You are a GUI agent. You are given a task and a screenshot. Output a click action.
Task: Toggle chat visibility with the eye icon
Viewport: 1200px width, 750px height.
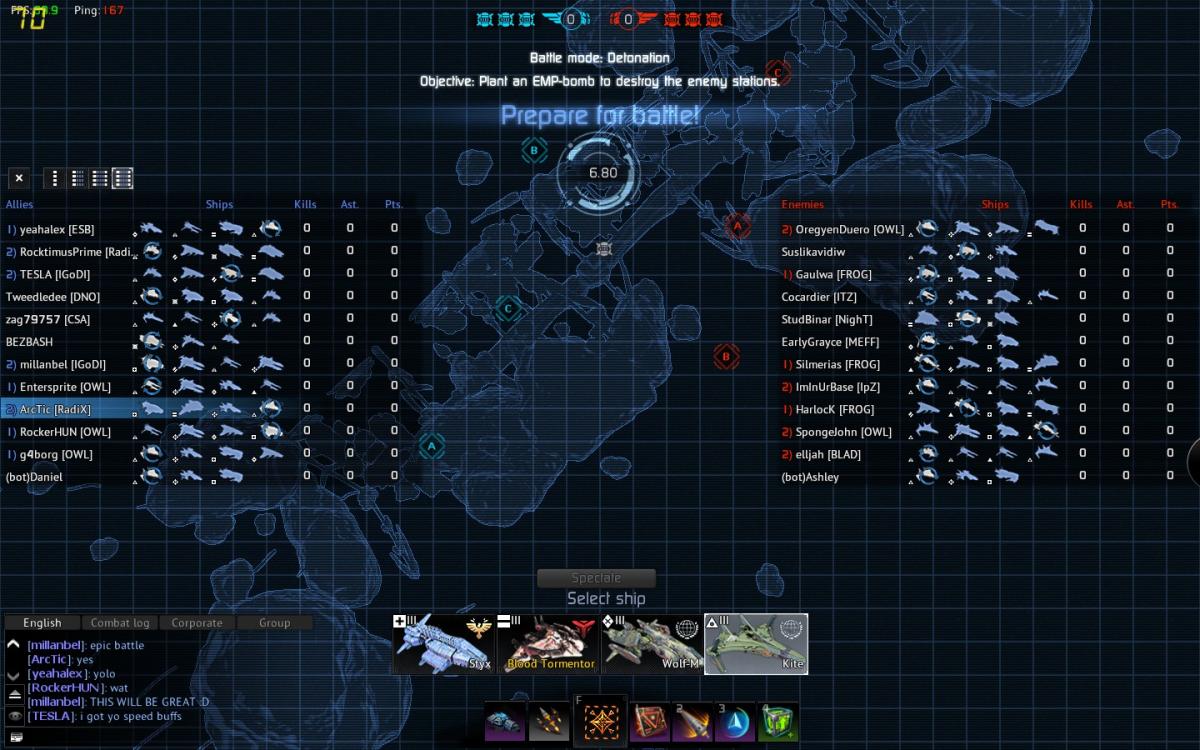pos(14,716)
